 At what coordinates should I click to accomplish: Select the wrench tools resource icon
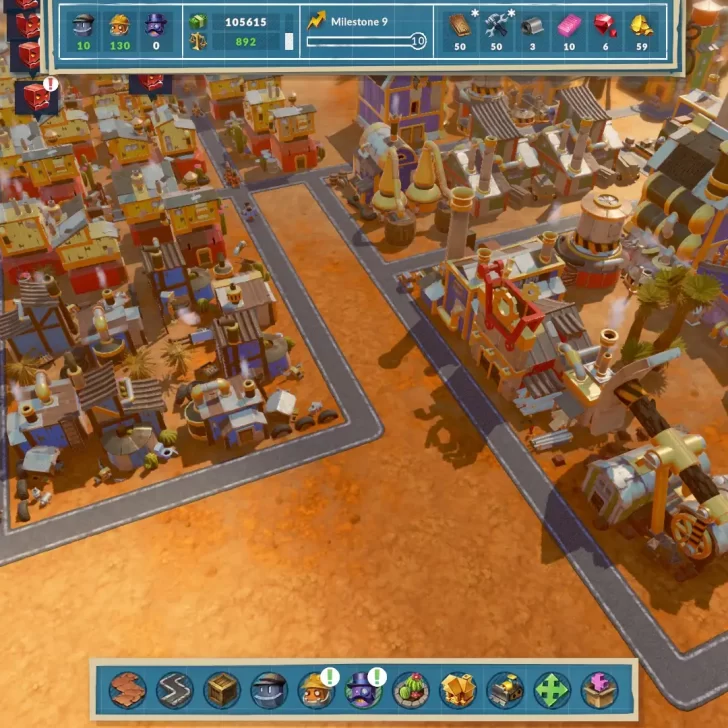point(497,25)
